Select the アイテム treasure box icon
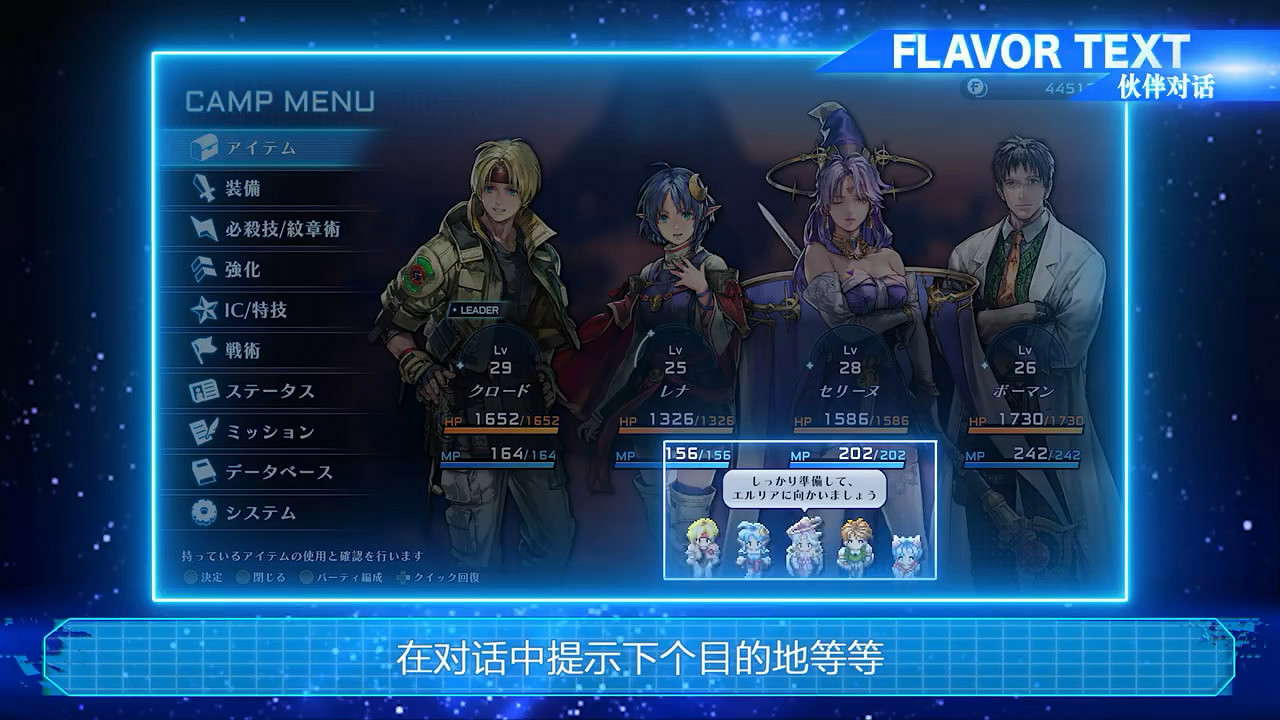This screenshot has height=720, width=1280. [205, 148]
